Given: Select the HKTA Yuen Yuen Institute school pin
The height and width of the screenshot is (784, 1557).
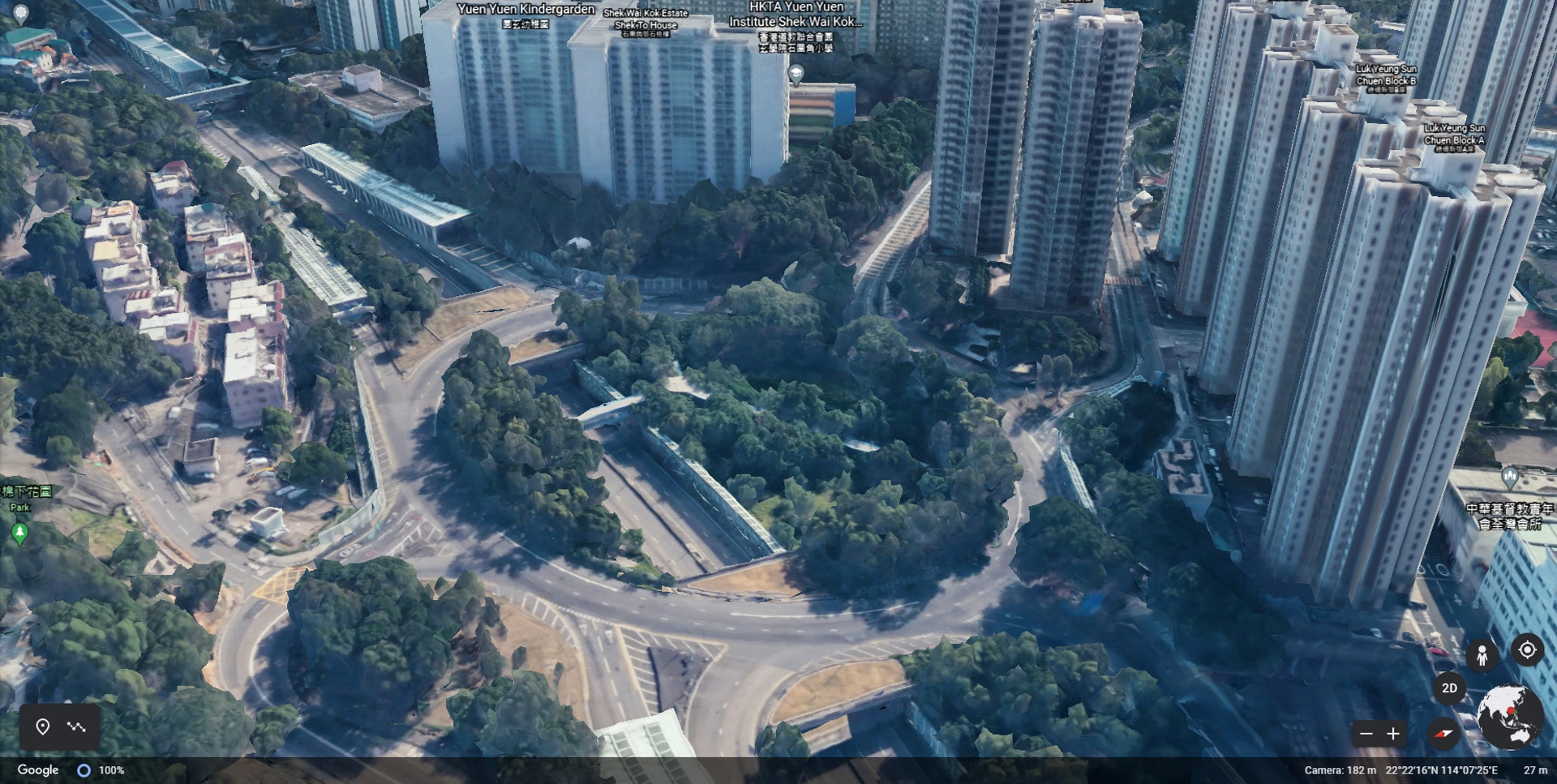Looking at the screenshot, I should coord(796,75).
